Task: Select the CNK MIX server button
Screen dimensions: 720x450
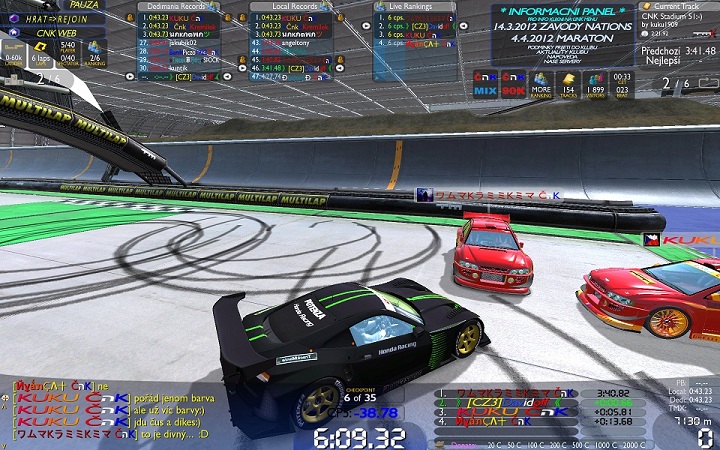Action: click(485, 83)
